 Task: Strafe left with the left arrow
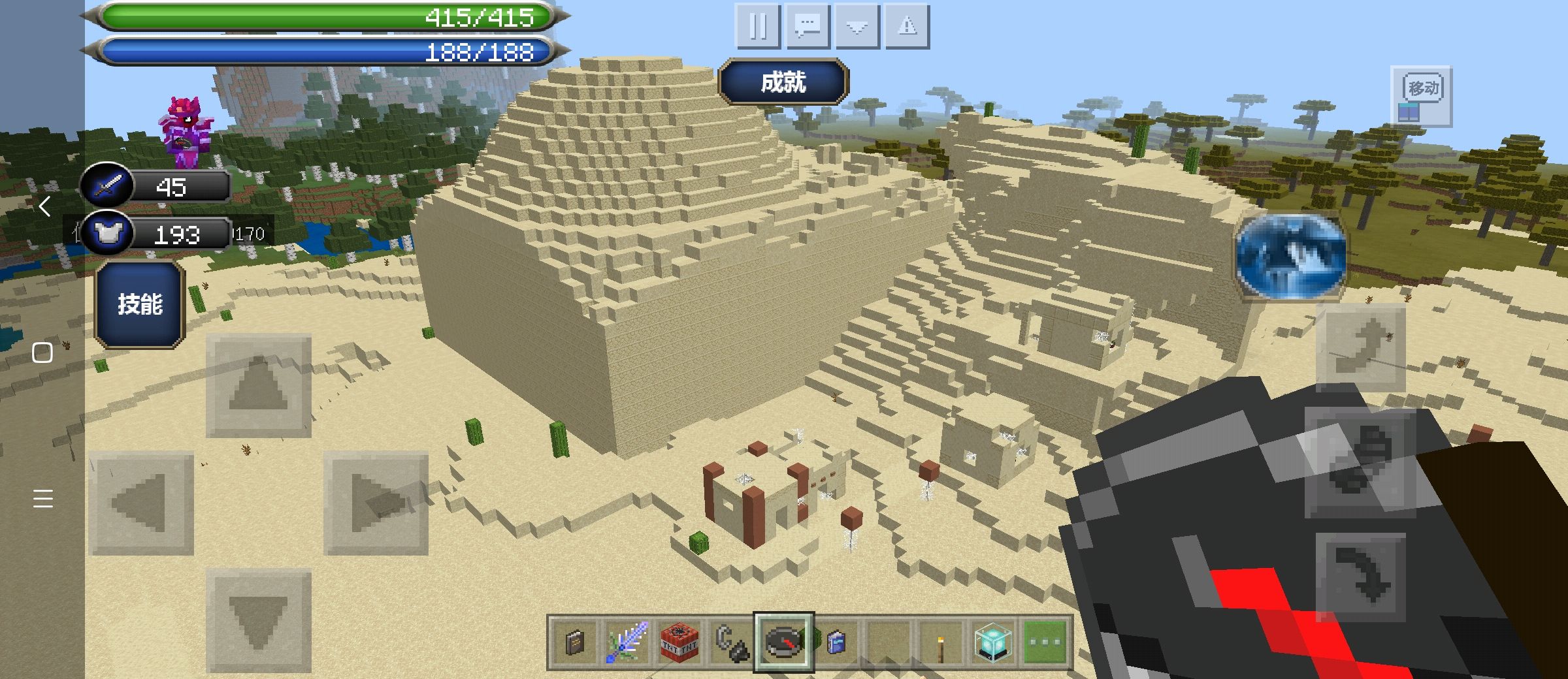pos(141,503)
